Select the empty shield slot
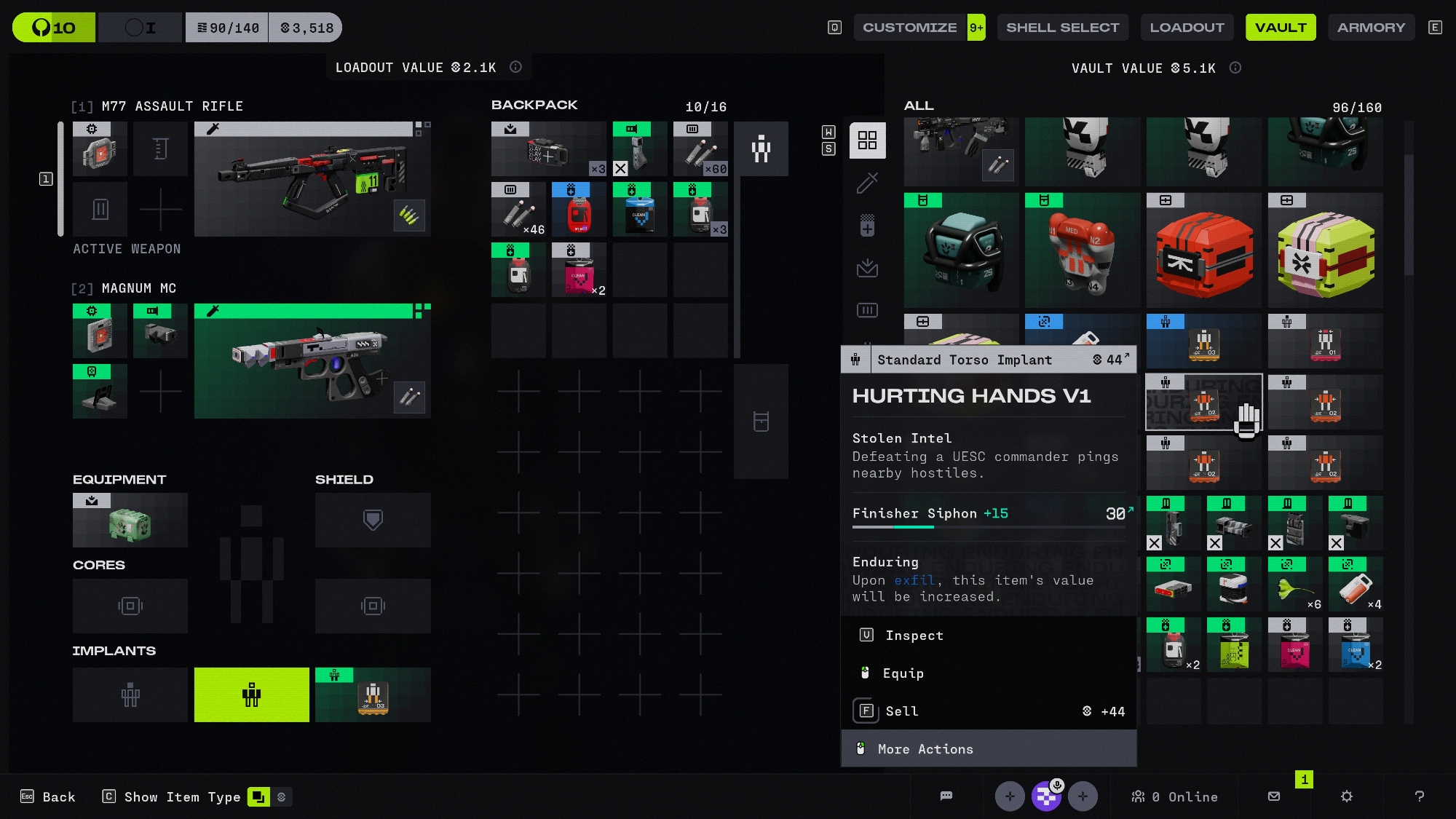Image resolution: width=1456 pixels, height=819 pixels. [x=373, y=521]
